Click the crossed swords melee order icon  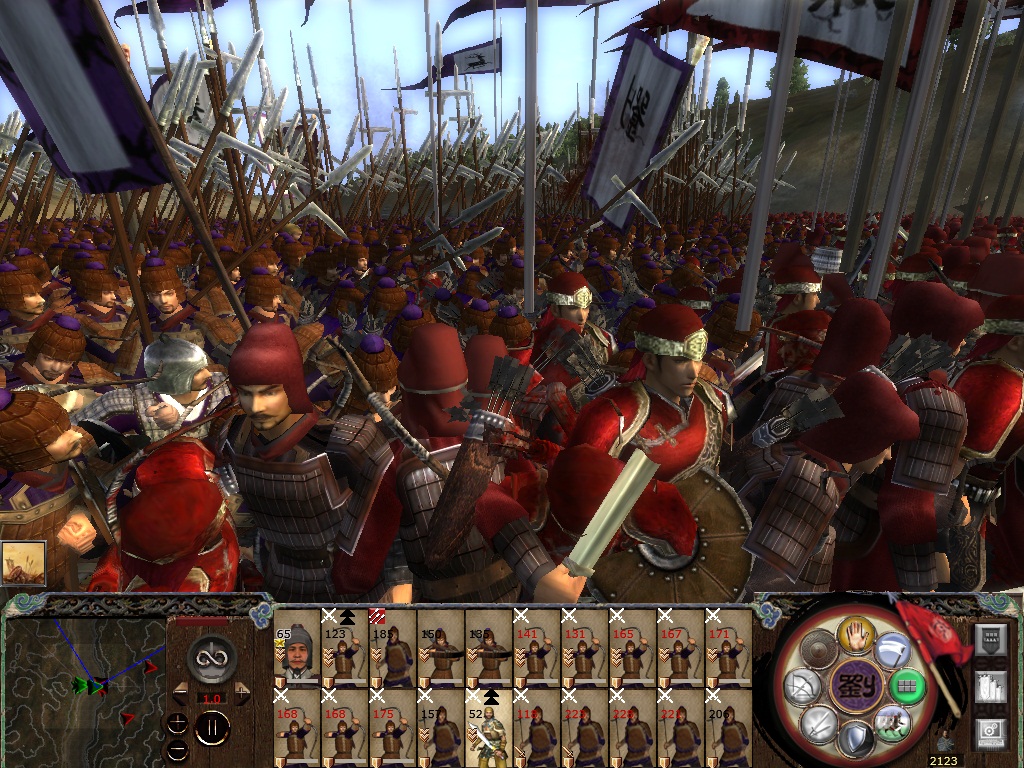(x=818, y=722)
